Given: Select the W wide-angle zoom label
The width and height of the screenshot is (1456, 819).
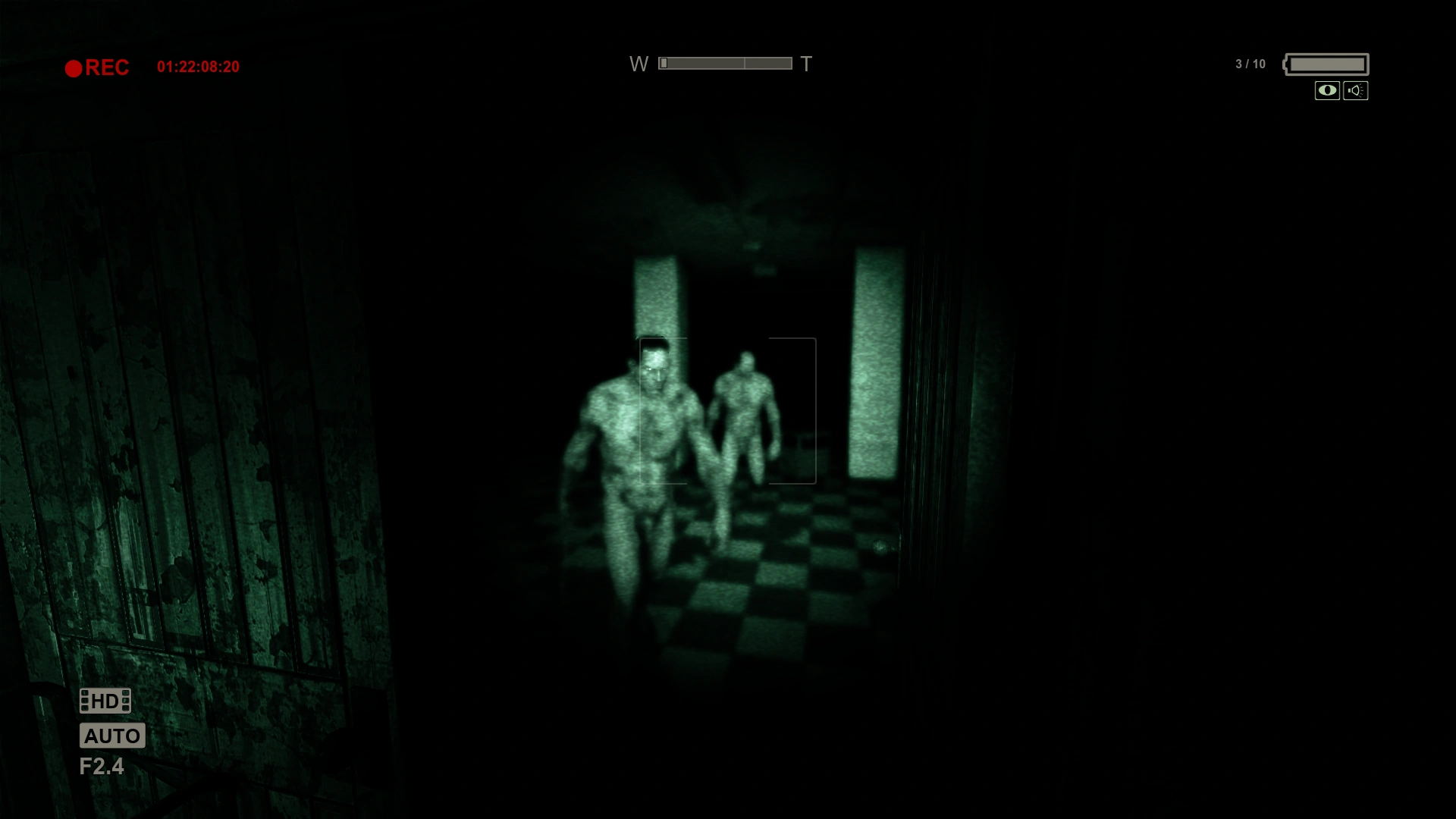Looking at the screenshot, I should [x=639, y=64].
